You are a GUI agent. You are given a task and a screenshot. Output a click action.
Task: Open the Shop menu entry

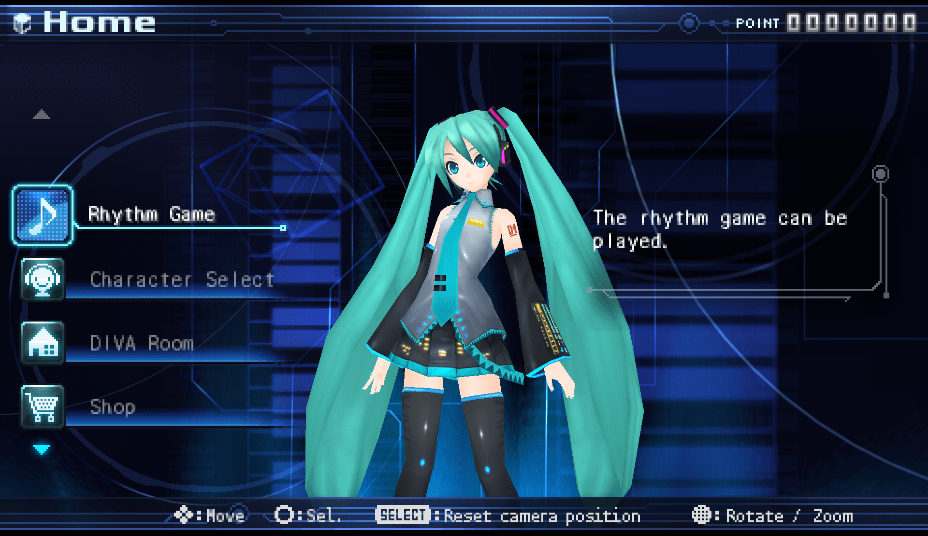(x=112, y=407)
